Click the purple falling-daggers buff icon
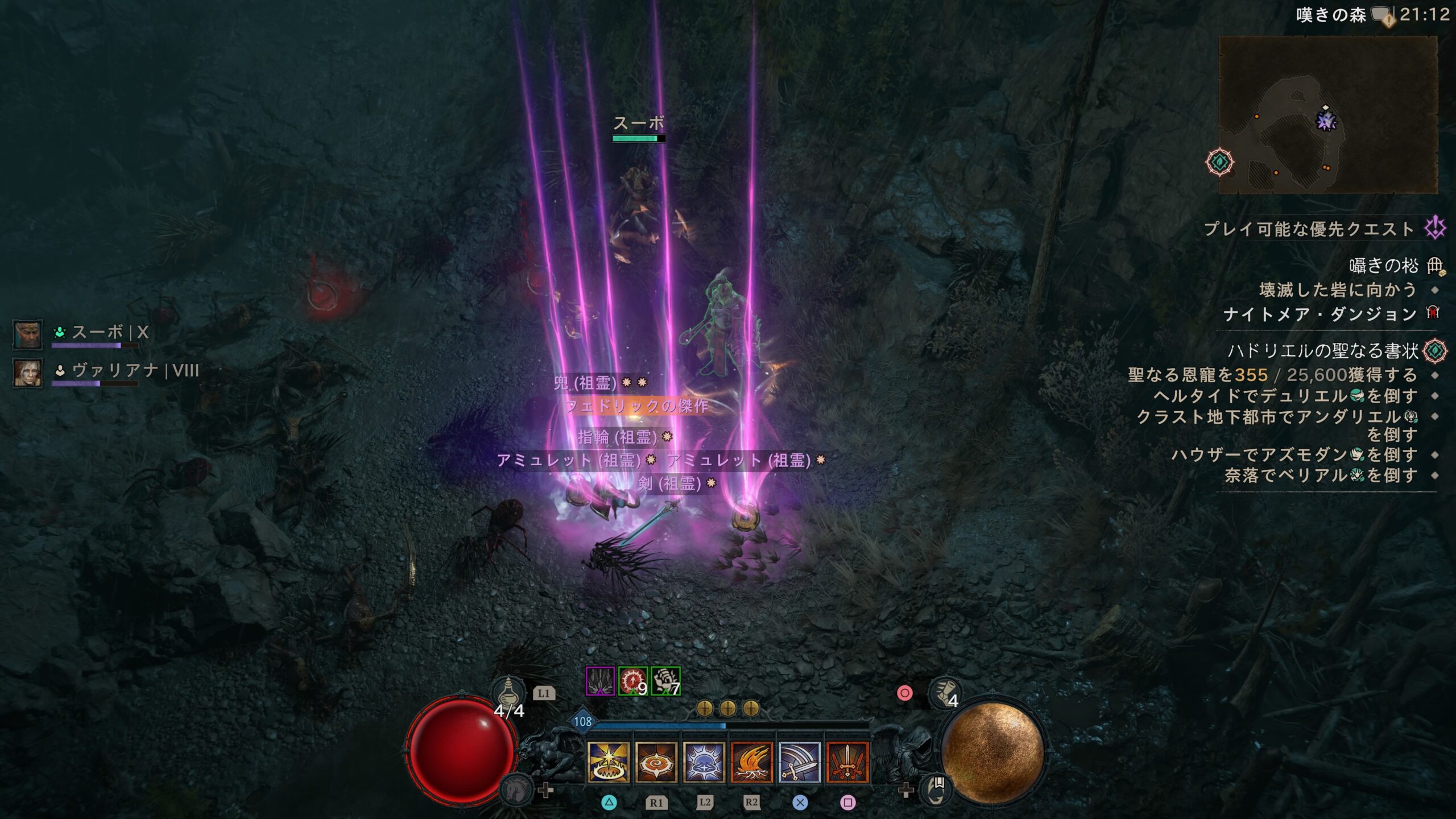This screenshot has width=1456, height=819. [600, 681]
